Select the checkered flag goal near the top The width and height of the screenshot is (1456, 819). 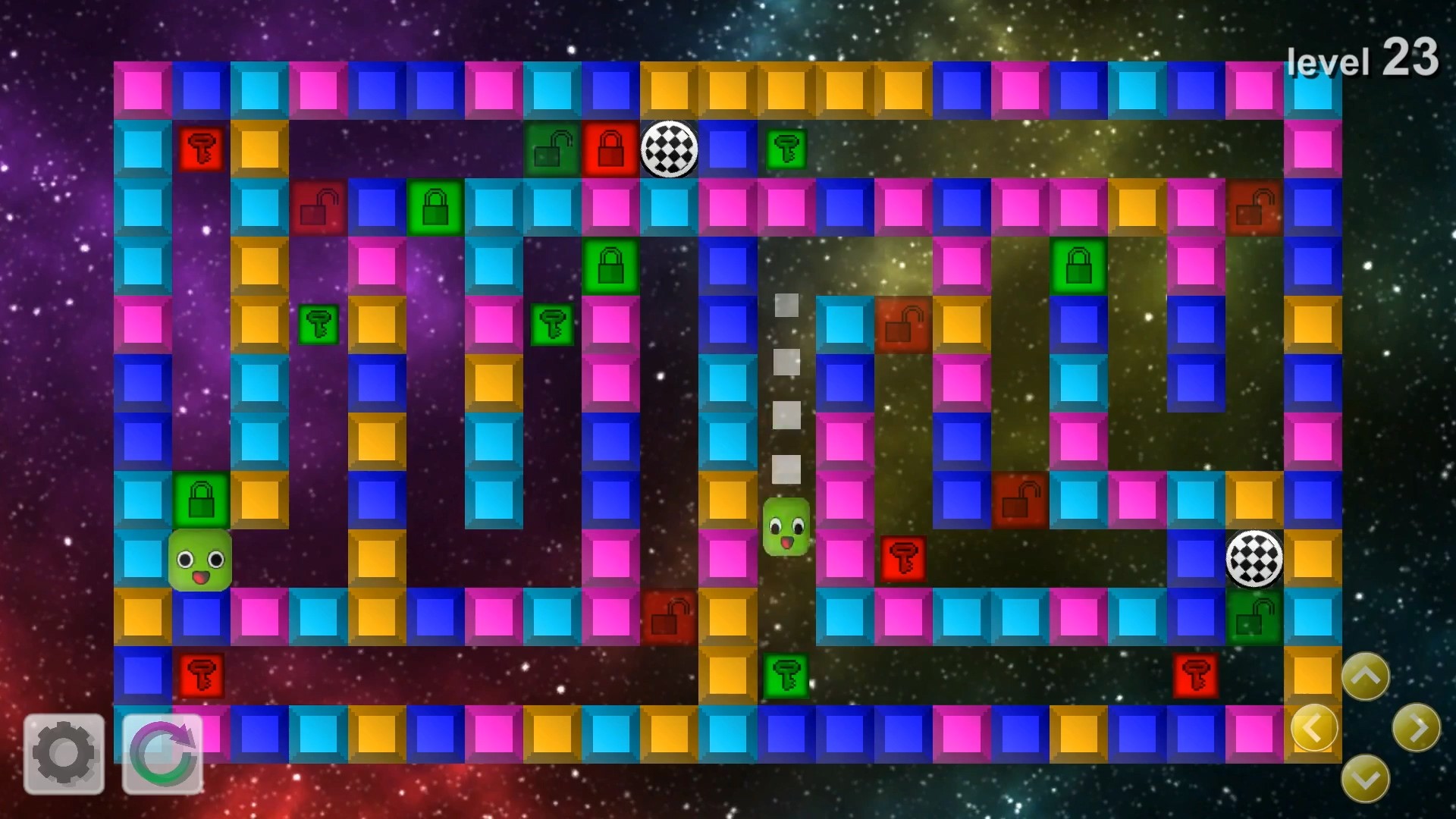[669, 150]
